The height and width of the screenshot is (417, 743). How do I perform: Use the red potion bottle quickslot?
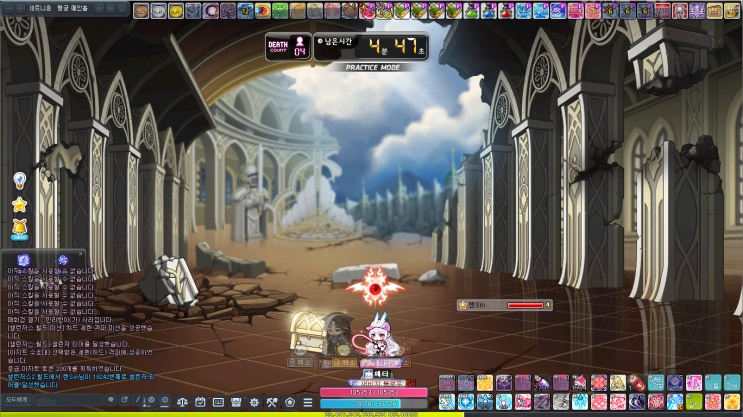(635, 383)
